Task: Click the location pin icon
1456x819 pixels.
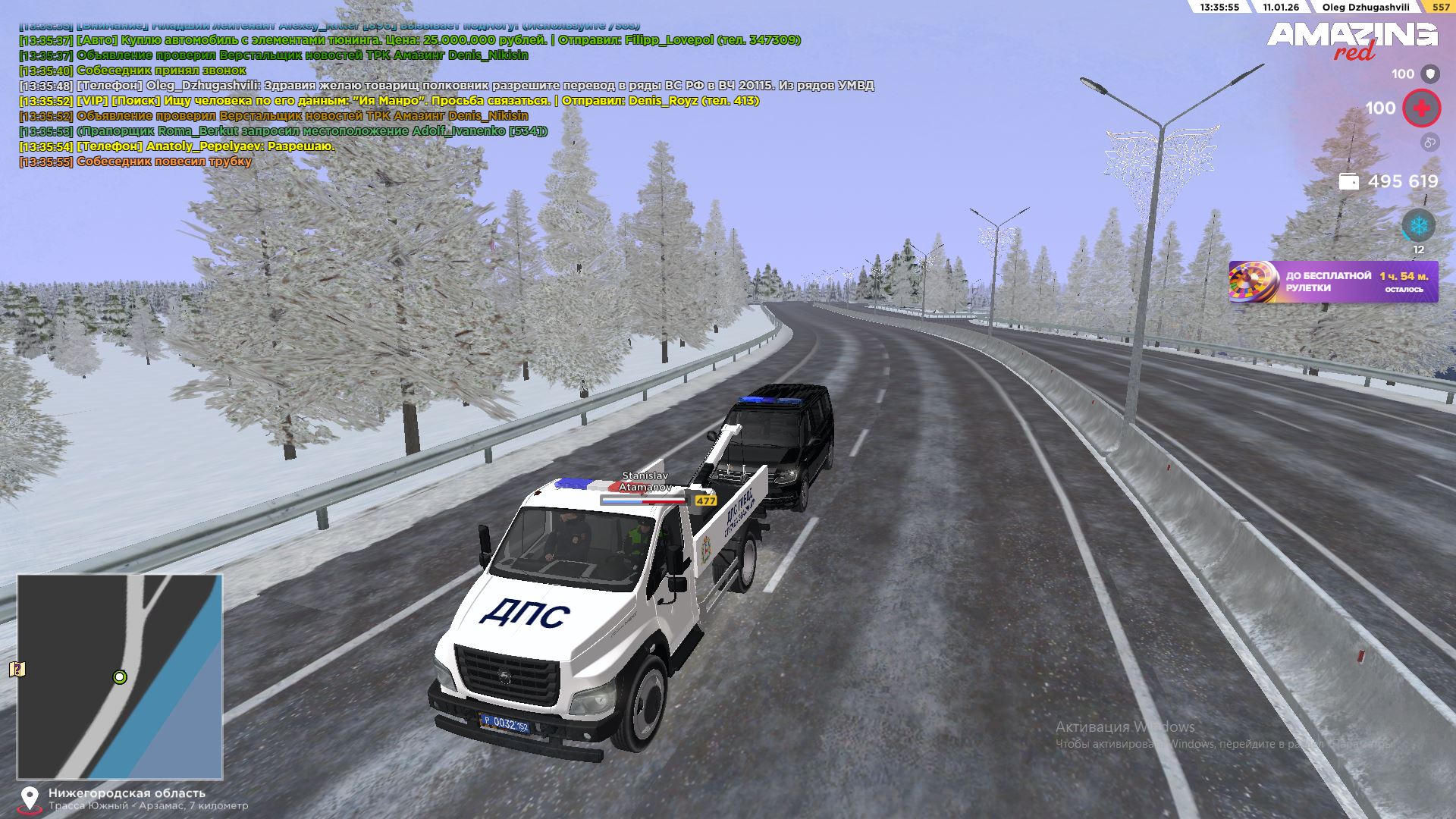Action: pos(30,799)
